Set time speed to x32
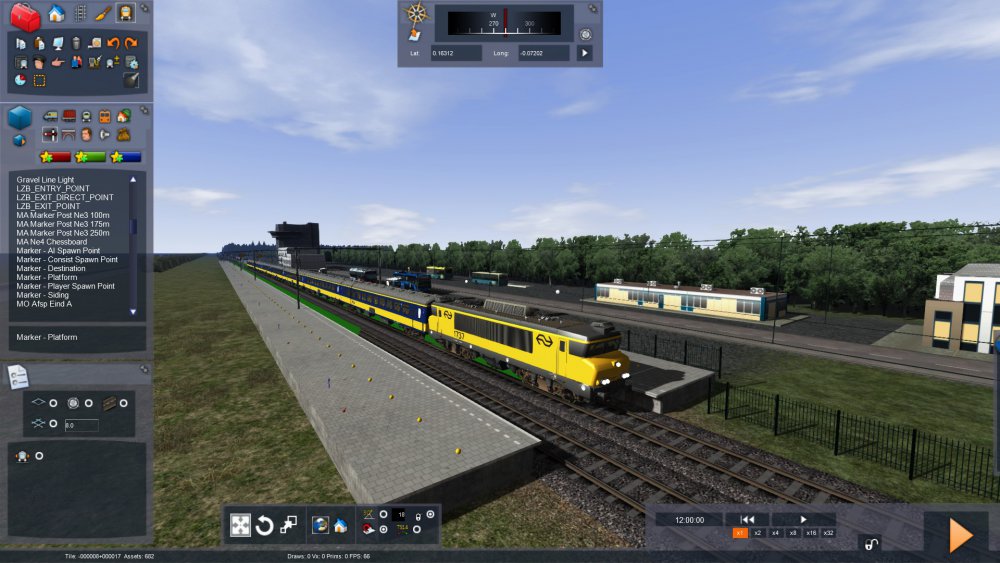Viewport: 1000px width, 563px height. pyautogui.click(x=828, y=533)
